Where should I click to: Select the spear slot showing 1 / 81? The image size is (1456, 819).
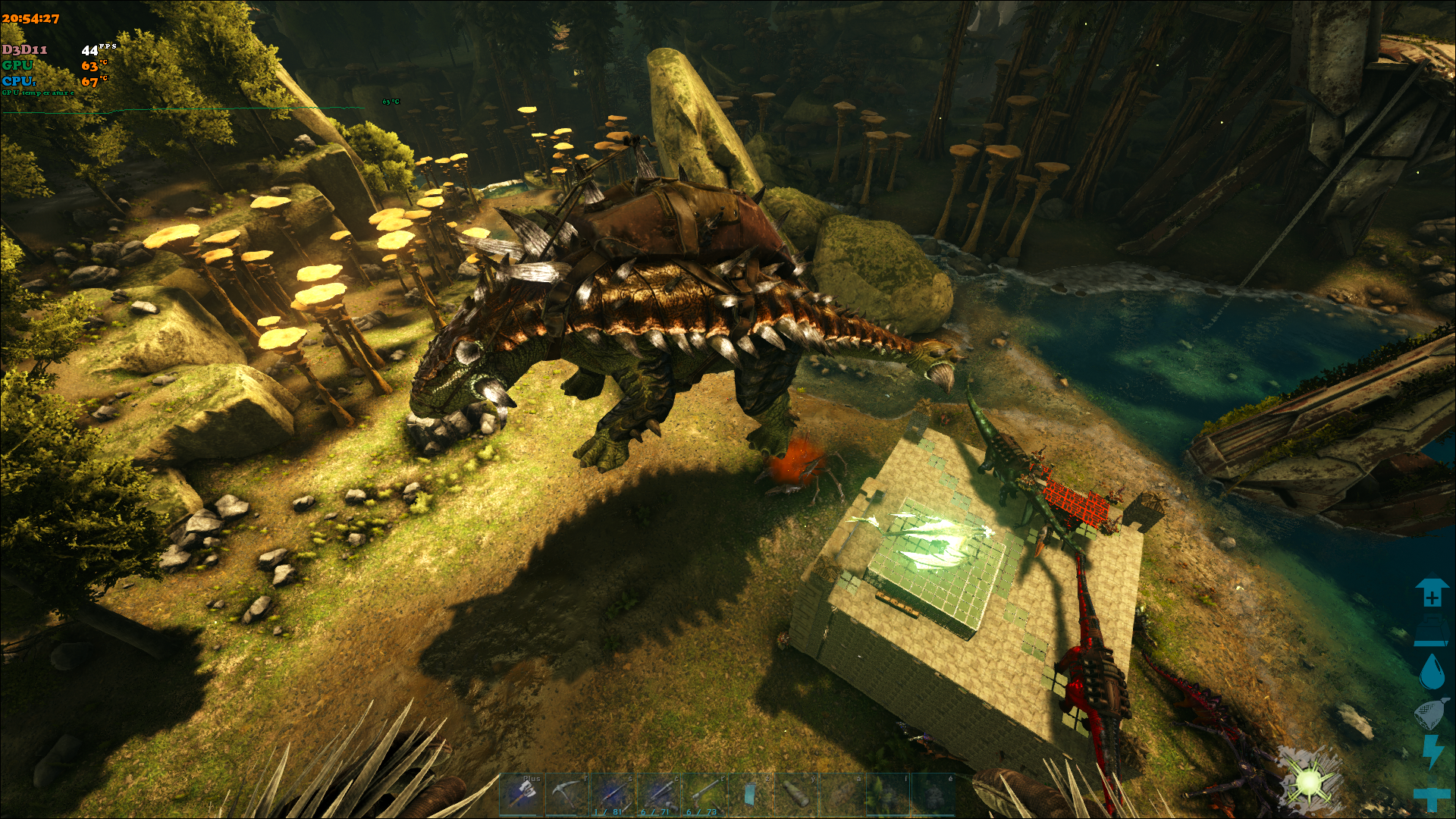[613, 794]
